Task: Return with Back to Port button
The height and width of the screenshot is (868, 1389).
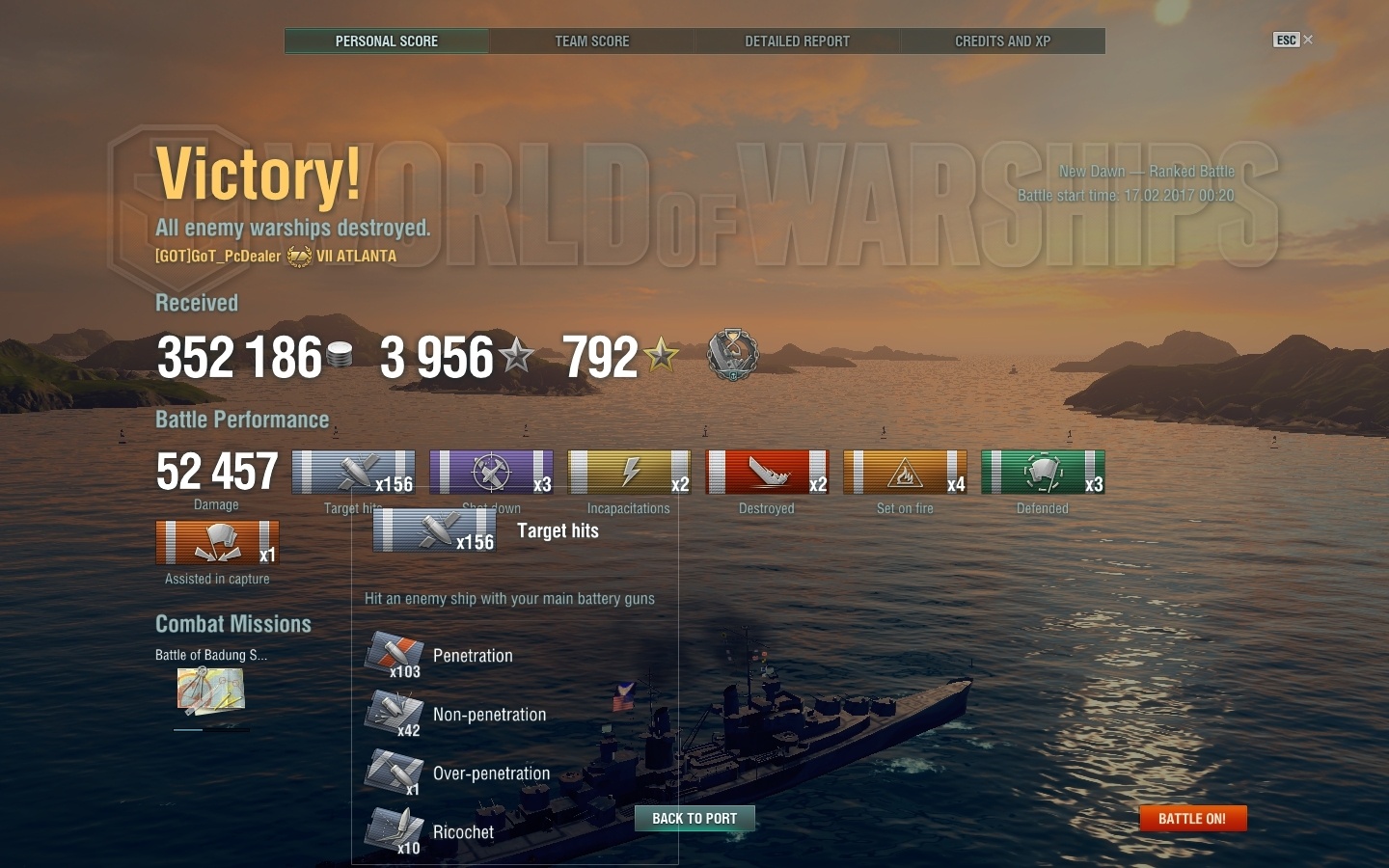Action: pos(694,819)
